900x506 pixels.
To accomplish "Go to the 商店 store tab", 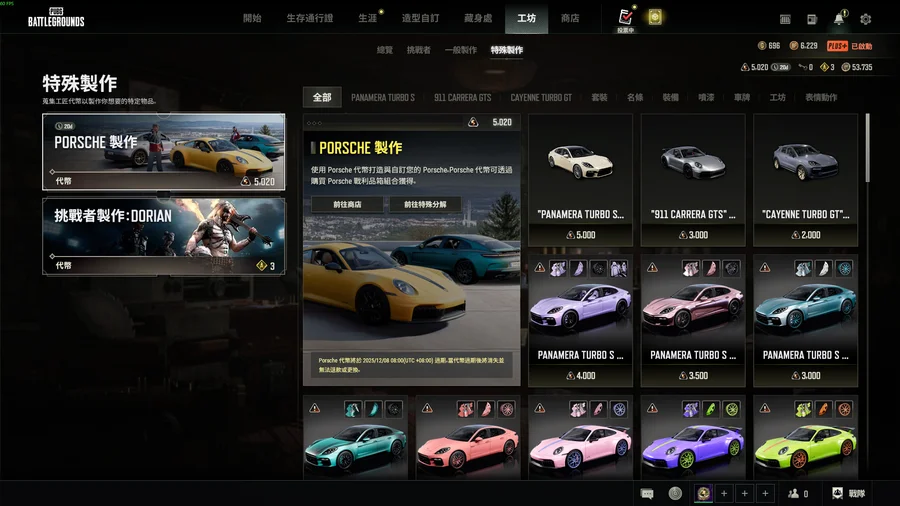I will pyautogui.click(x=570, y=18).
